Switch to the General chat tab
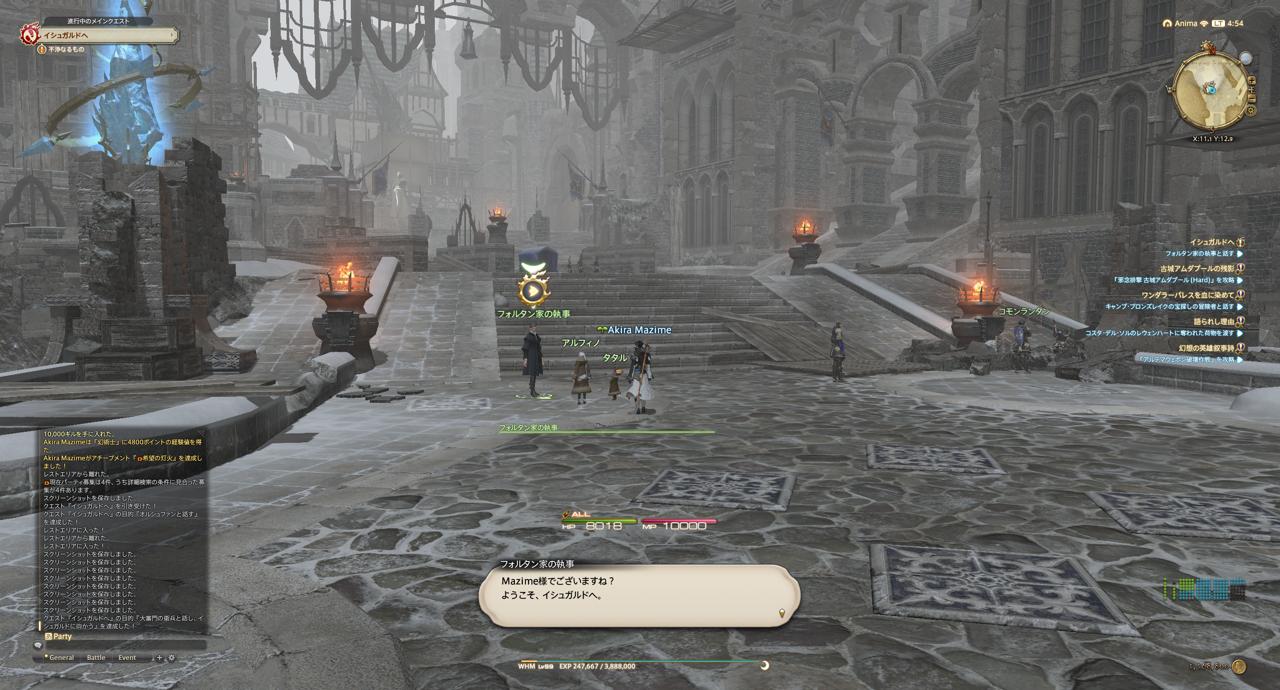The image size is (1280, 690). [61, 658]
